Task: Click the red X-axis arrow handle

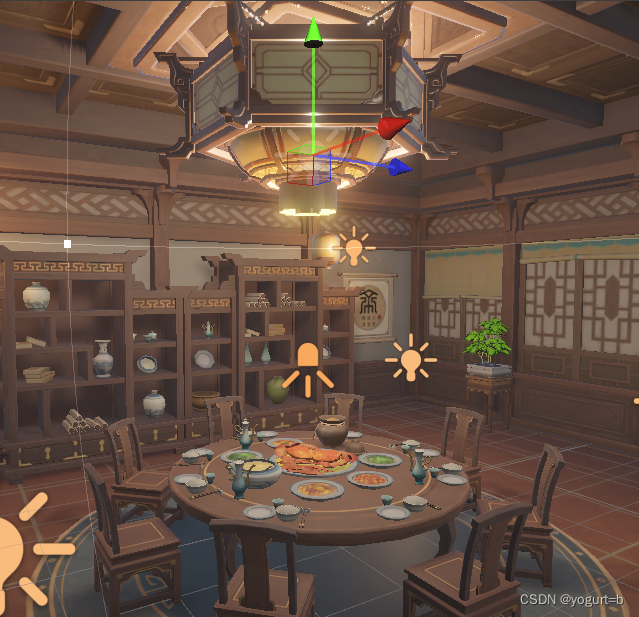Action: pyautogui.click(x=394, y=127)
